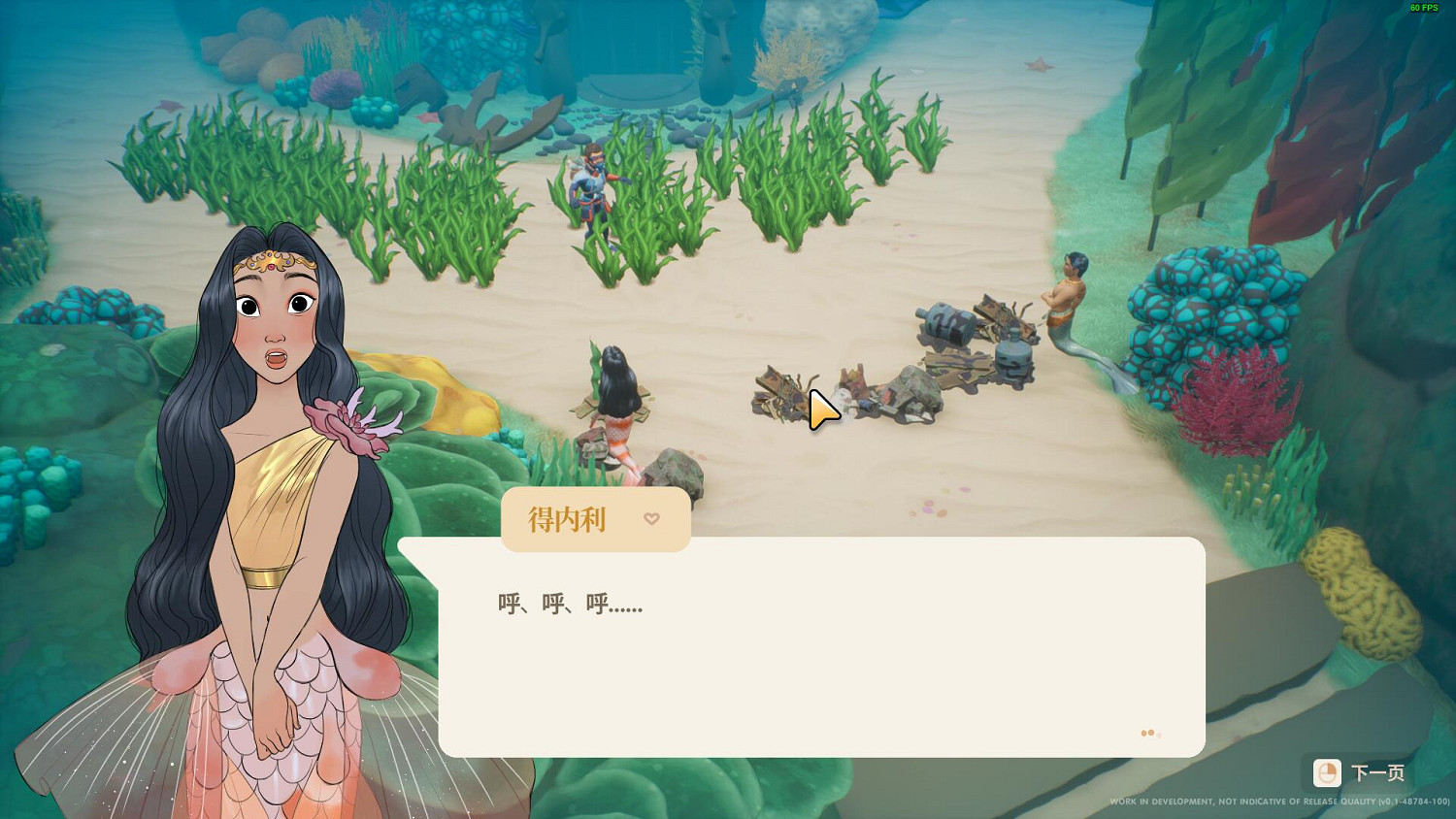Click the mouse button icon on the 下一页 prompt
This screenshot has height=819, width=1456.
1328,773
